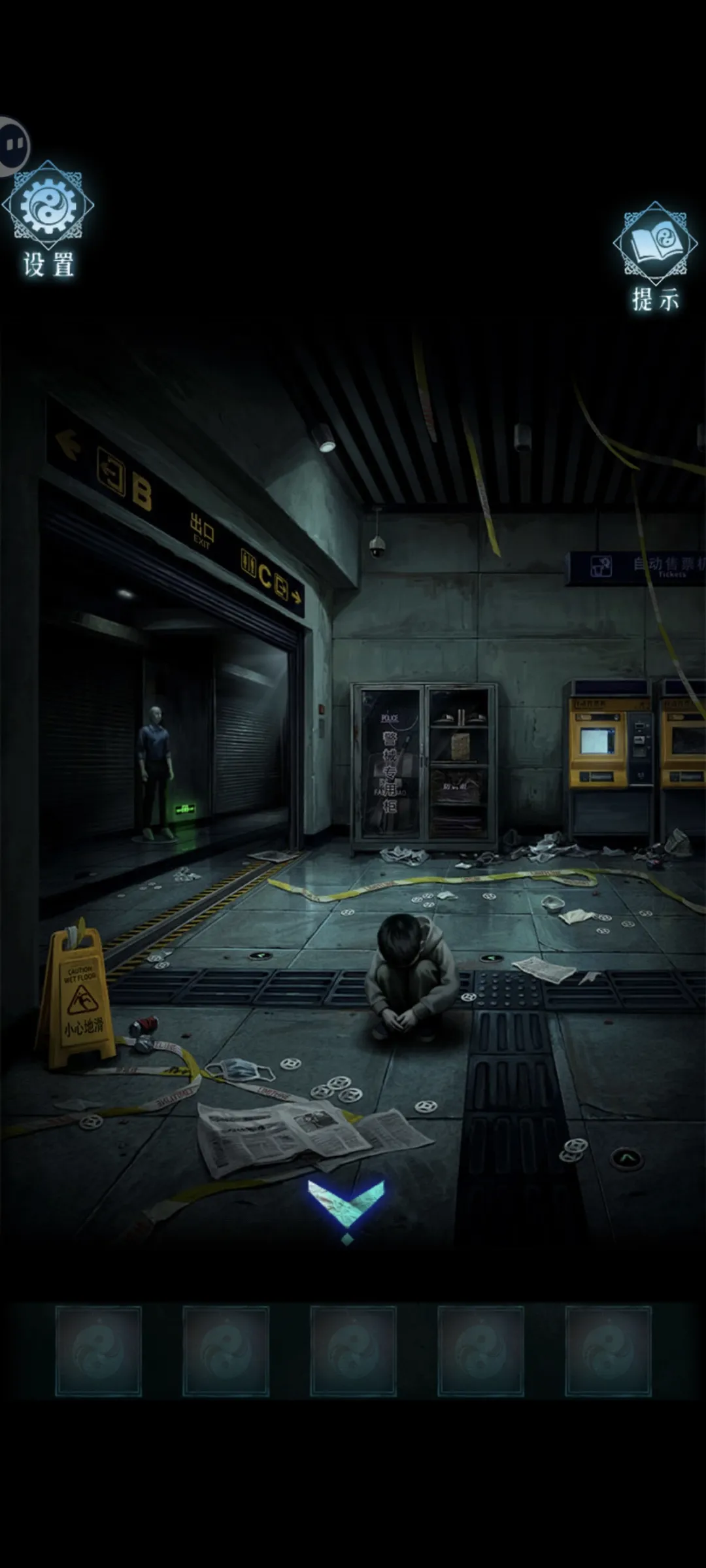Tap the glowing blue down arrow
The width and height of the screenshot is (706, 1568).
coord(346,1206)
